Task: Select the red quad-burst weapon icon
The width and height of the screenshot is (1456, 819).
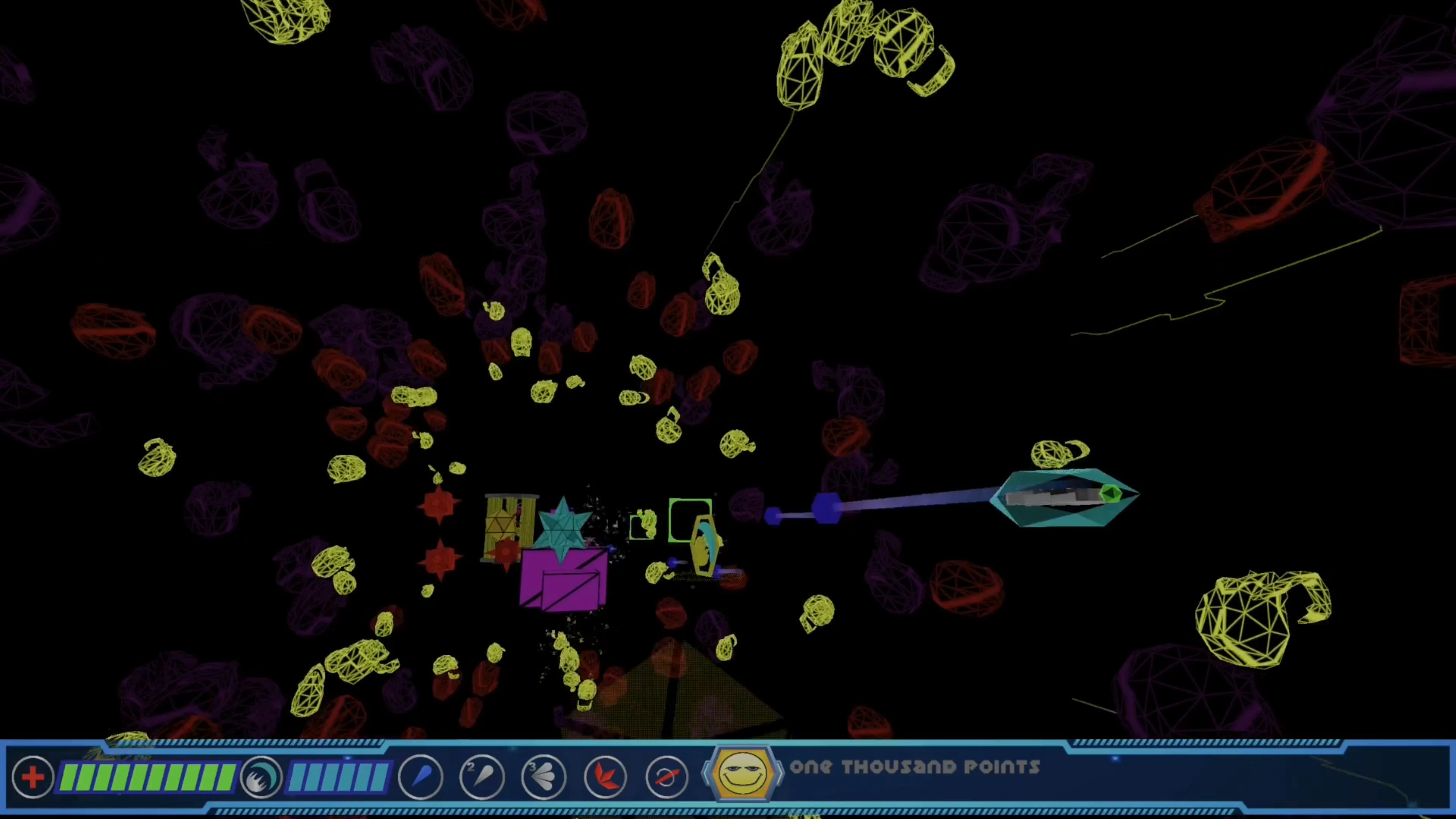Action: click(x=605, y=777)
